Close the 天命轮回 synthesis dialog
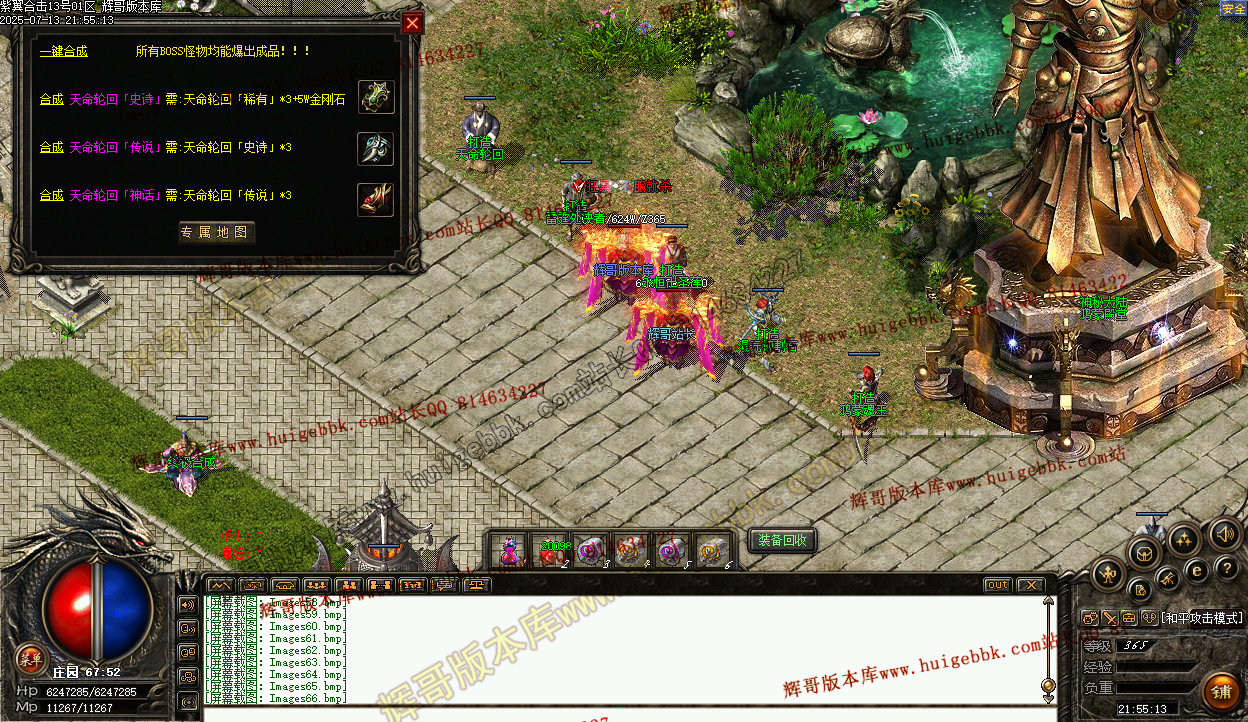 pos(411,23)
